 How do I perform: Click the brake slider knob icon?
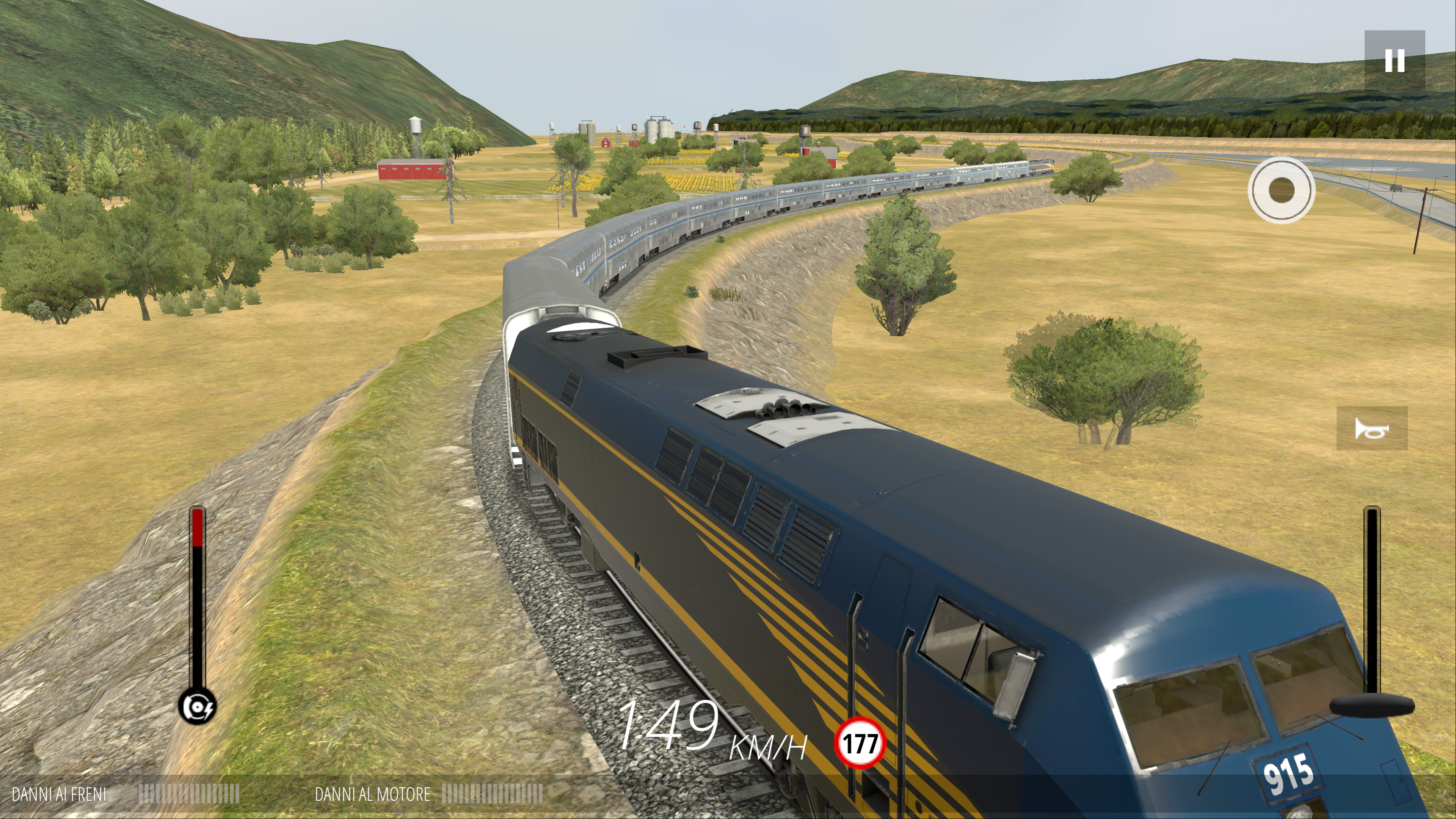pos(197,706)
